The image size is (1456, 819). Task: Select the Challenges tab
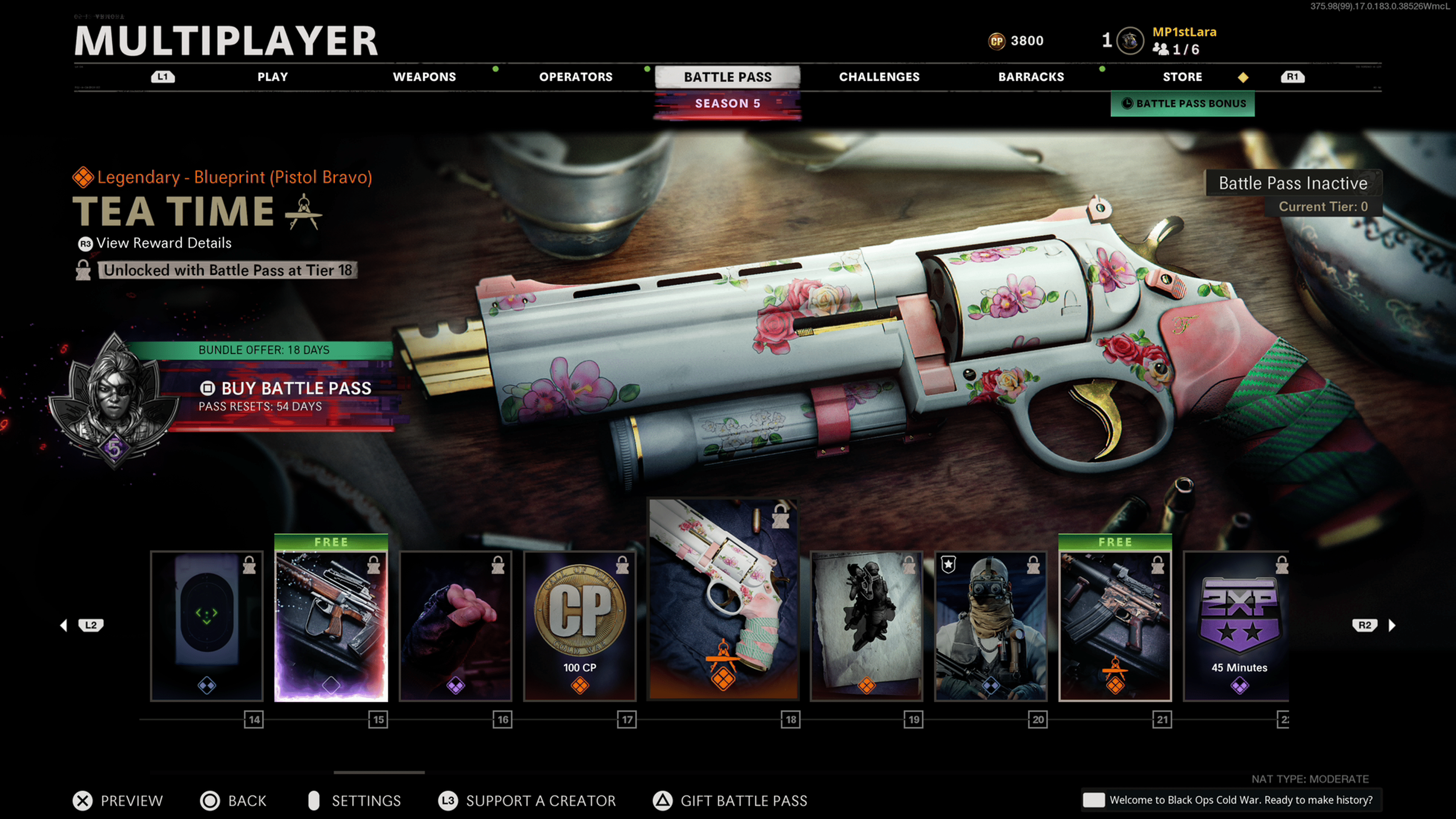click(x=879, y=77)
